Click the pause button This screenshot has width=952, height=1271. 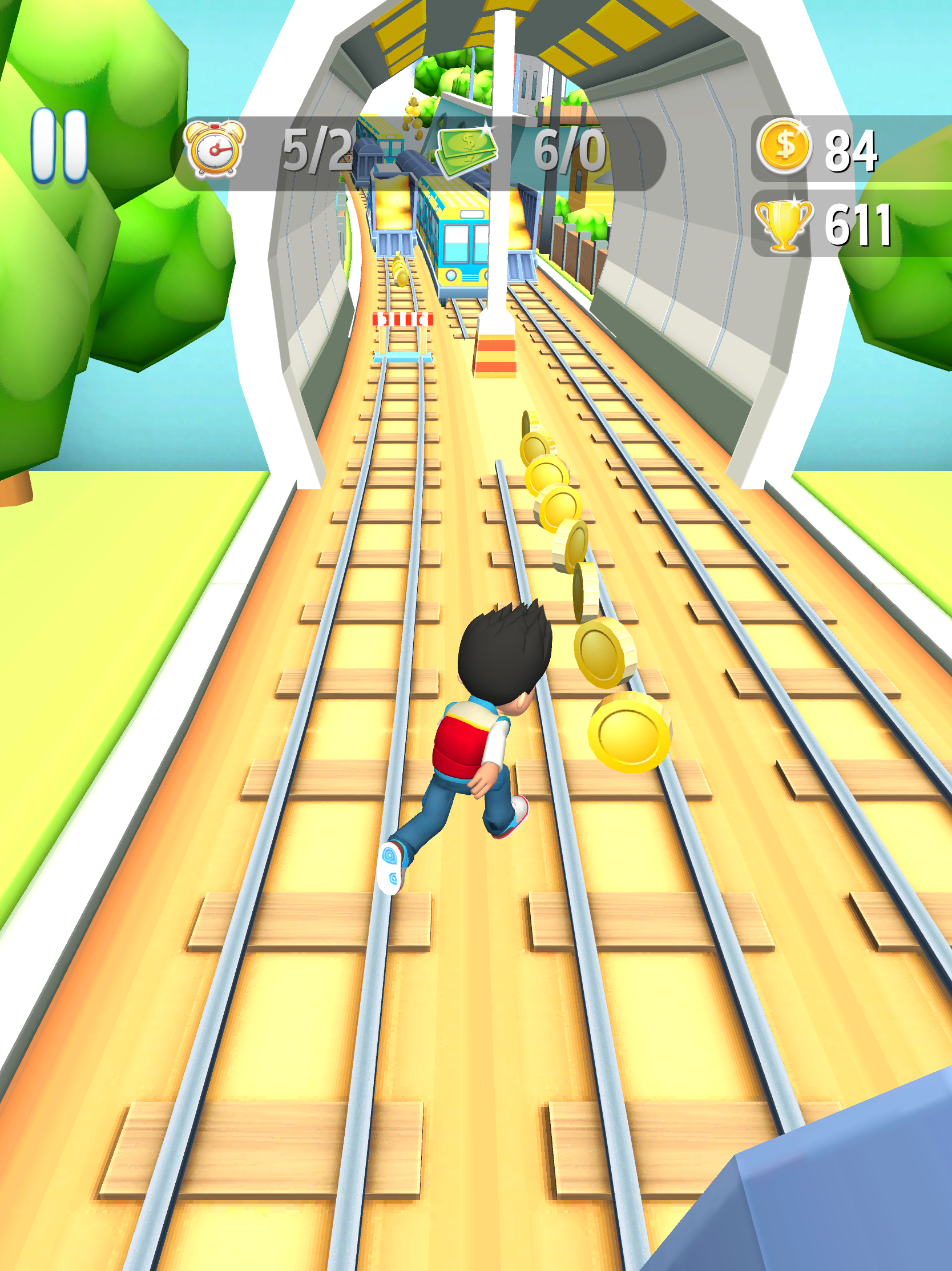59,147
